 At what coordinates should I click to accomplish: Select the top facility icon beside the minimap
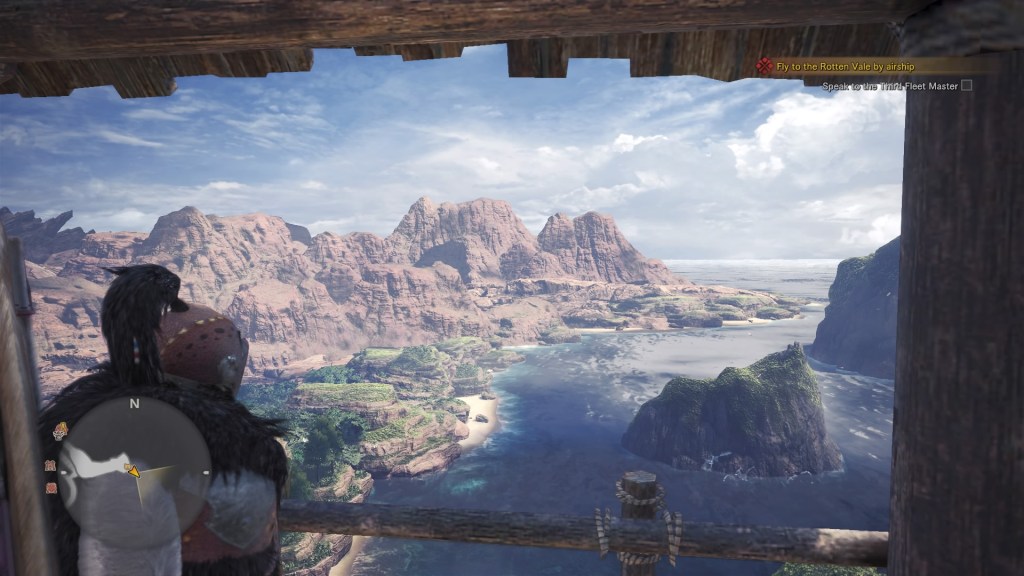(x=61, y=431)
